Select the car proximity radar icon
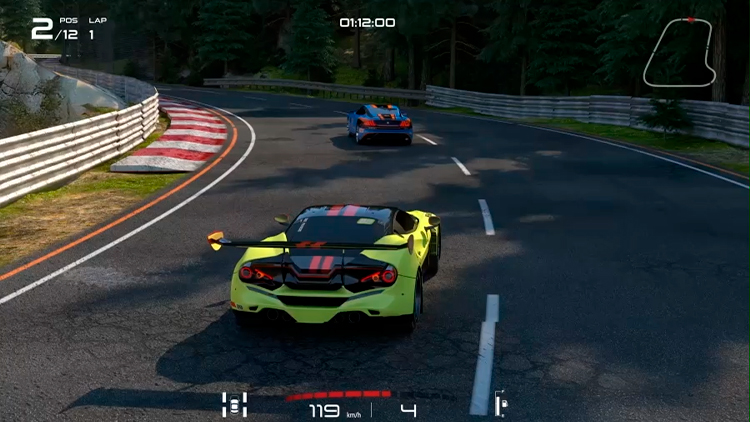Image resolution: width=750 pixels, height=422 pixels. (234, 404)
